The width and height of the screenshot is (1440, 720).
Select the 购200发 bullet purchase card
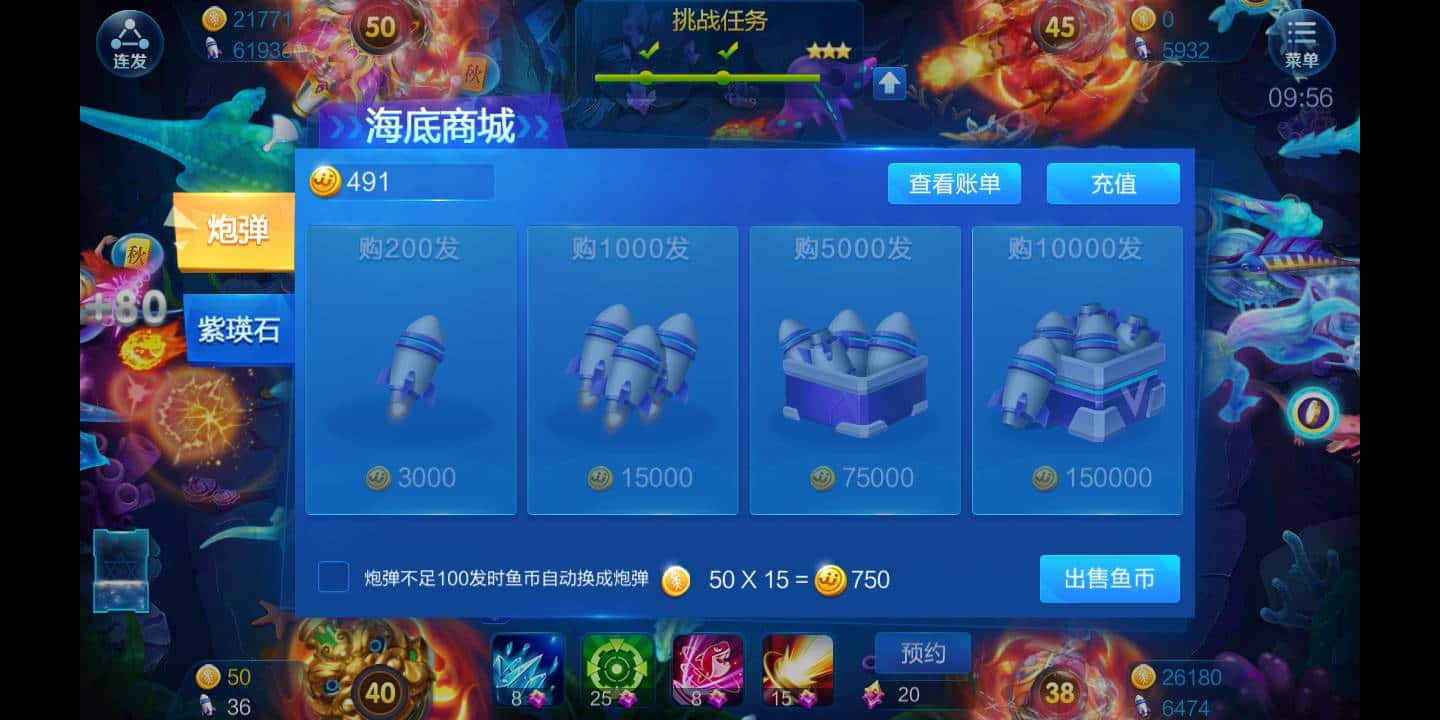pos(411,370)
